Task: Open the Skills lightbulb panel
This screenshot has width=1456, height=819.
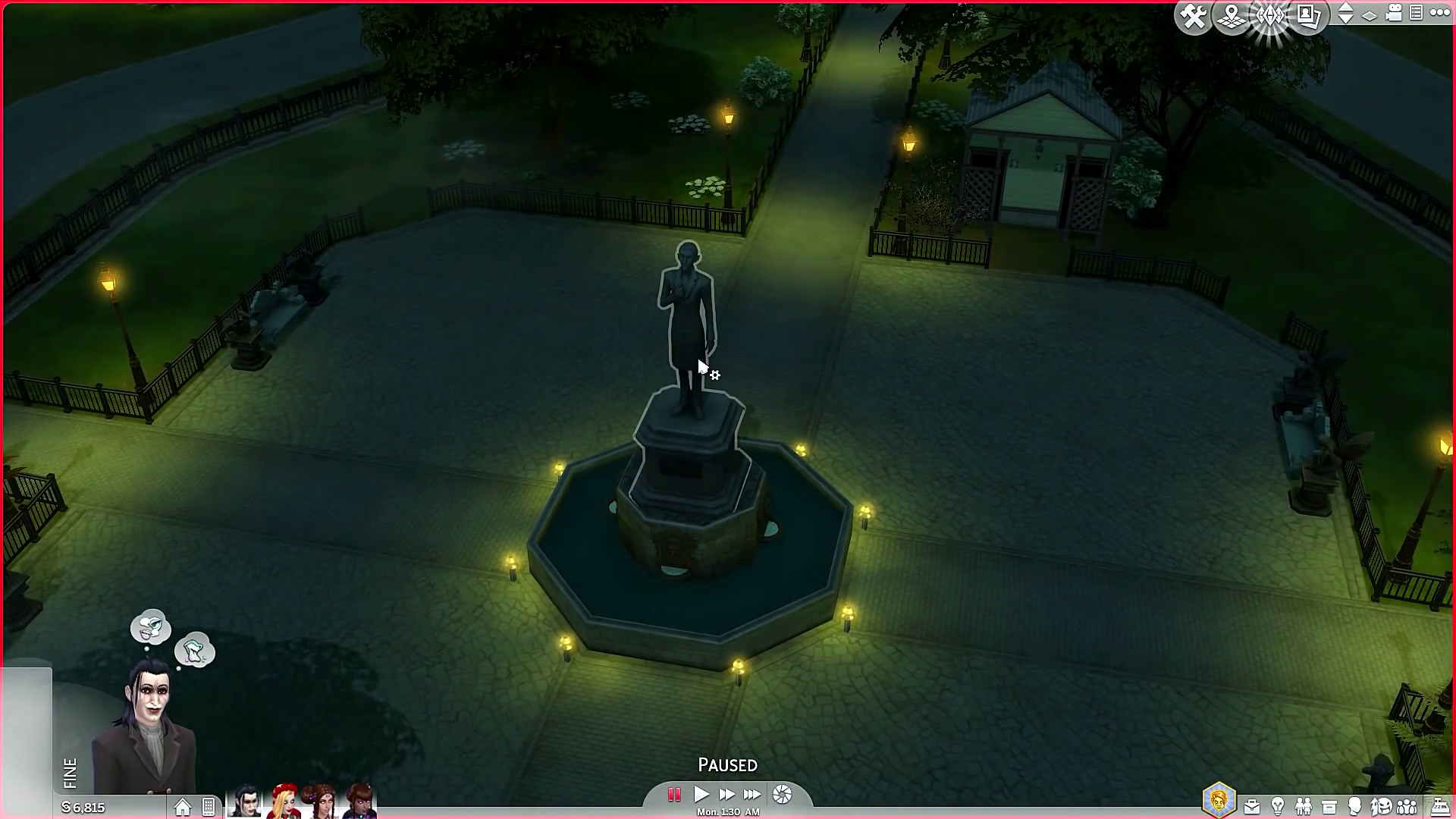Action: [x=1278, y=806]
